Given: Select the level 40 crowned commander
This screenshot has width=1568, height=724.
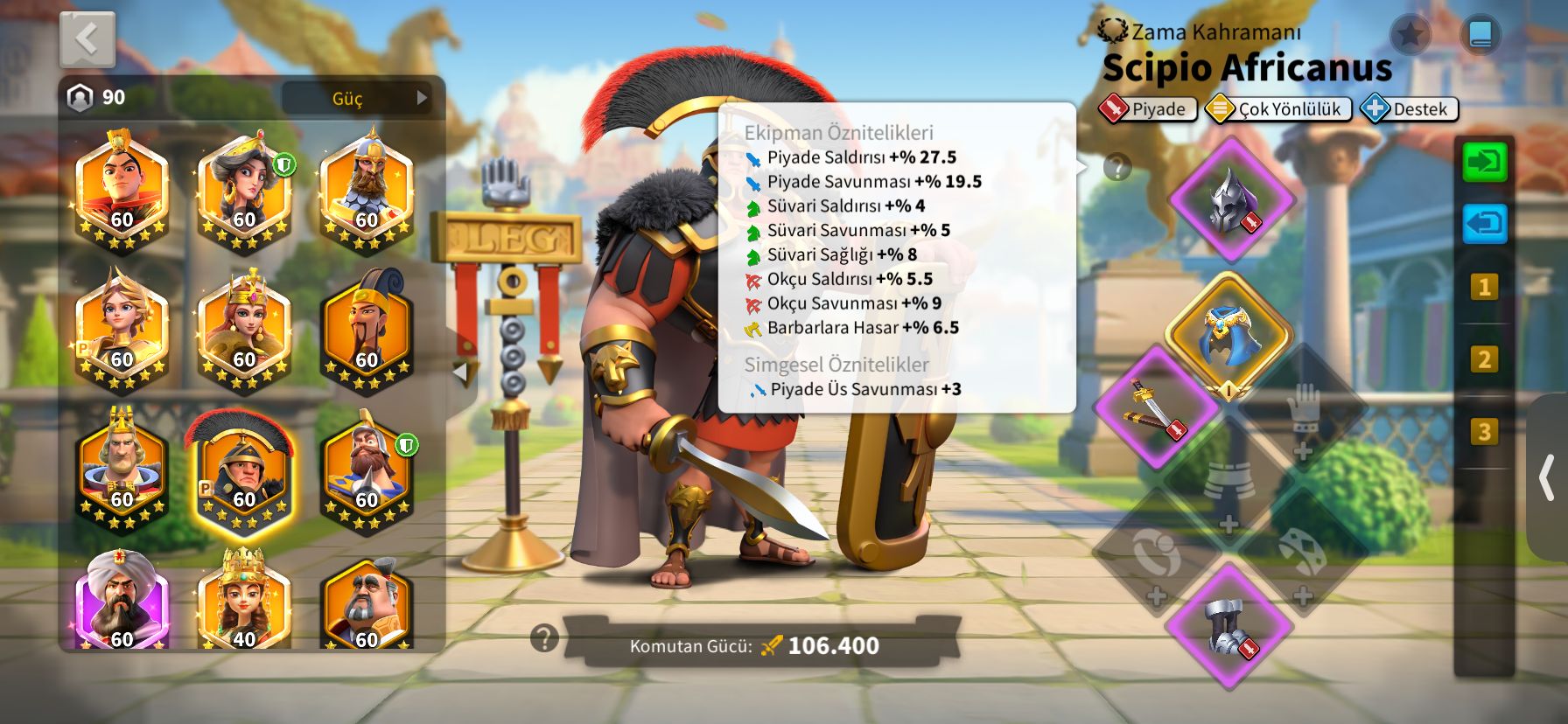Looking at the screenshot, I should coord(243,602).
